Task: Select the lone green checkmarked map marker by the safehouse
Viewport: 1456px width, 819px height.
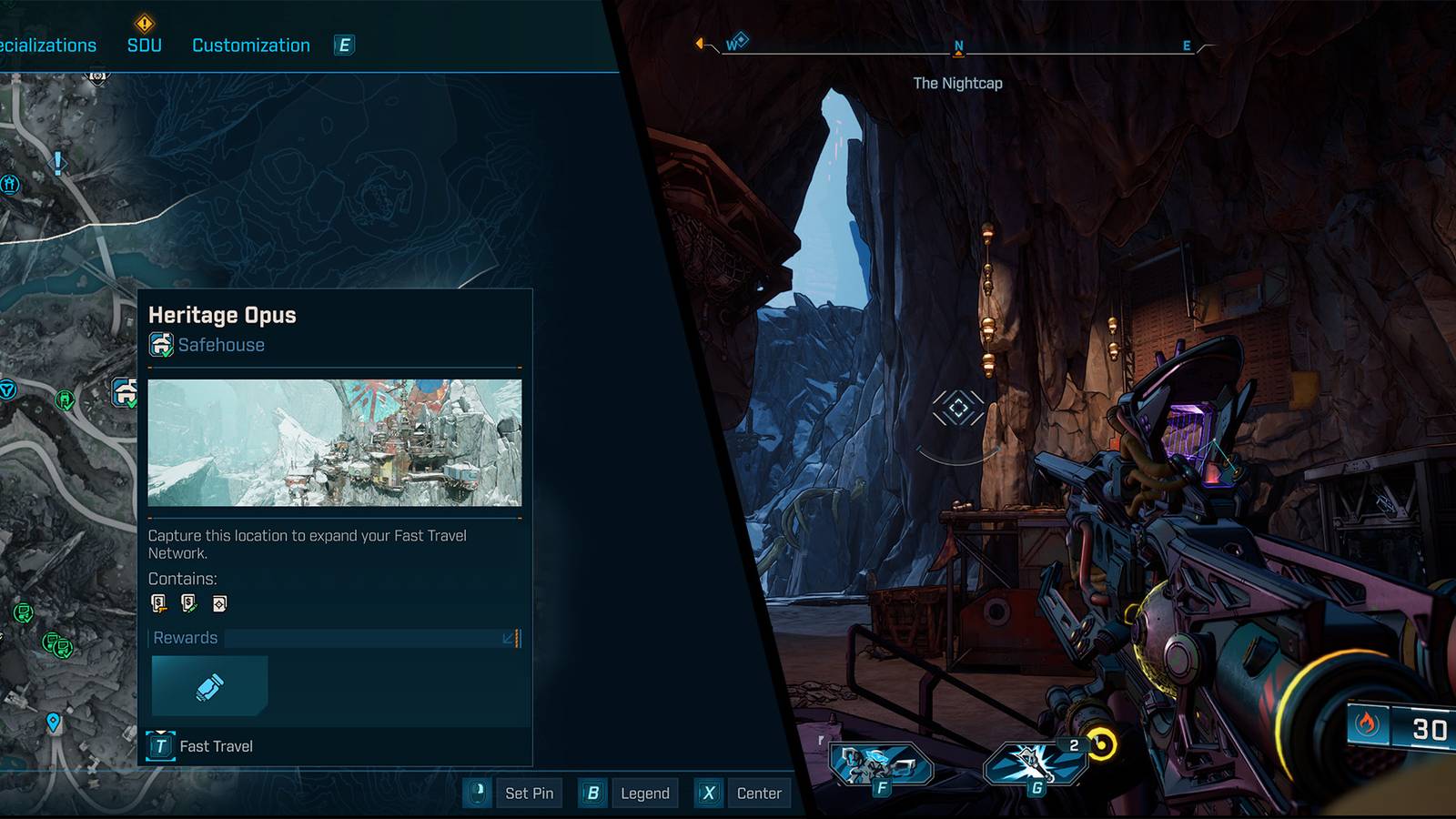Action: [65, 399]
